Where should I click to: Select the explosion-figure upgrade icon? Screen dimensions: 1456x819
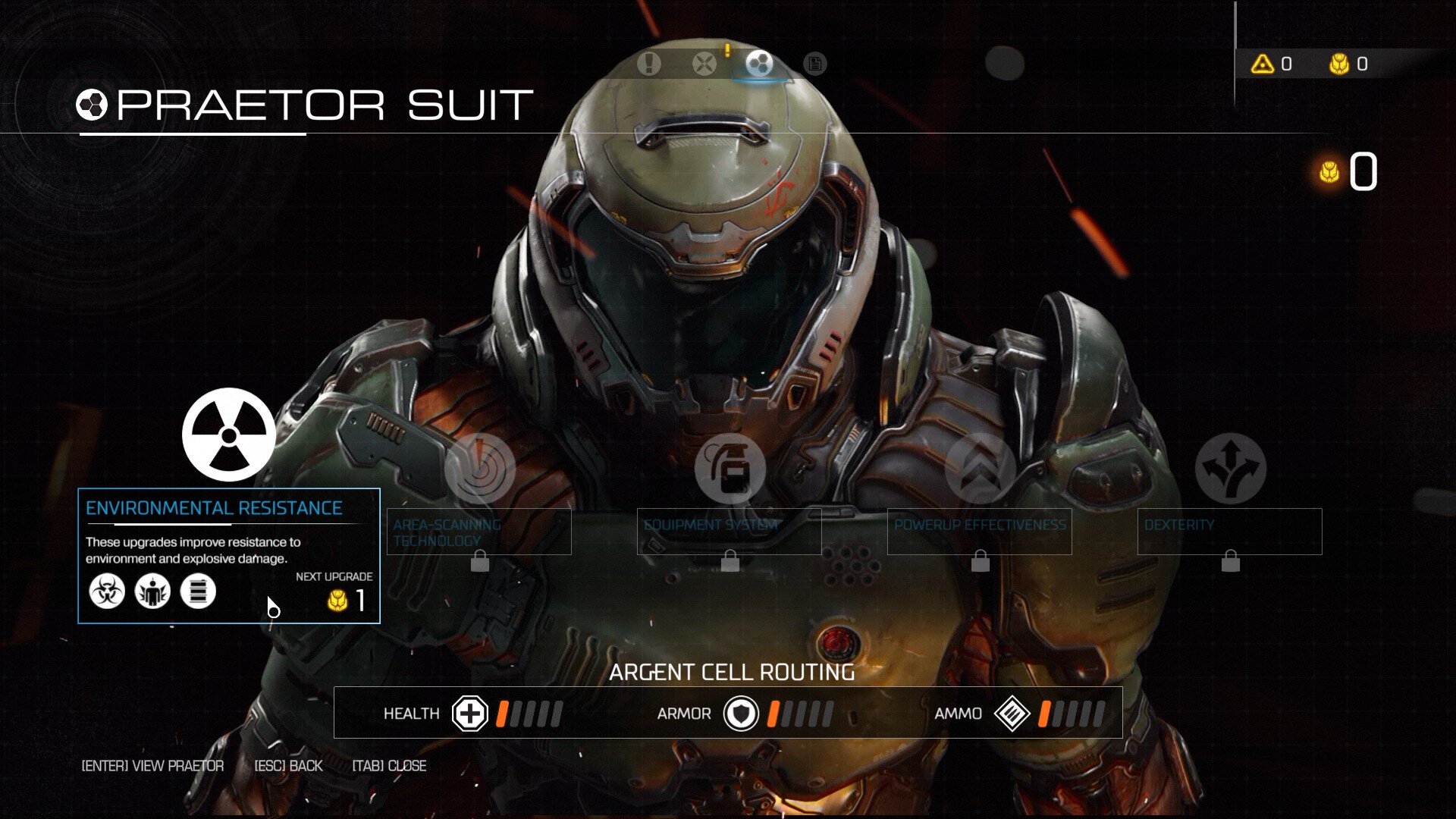[152, 591]
